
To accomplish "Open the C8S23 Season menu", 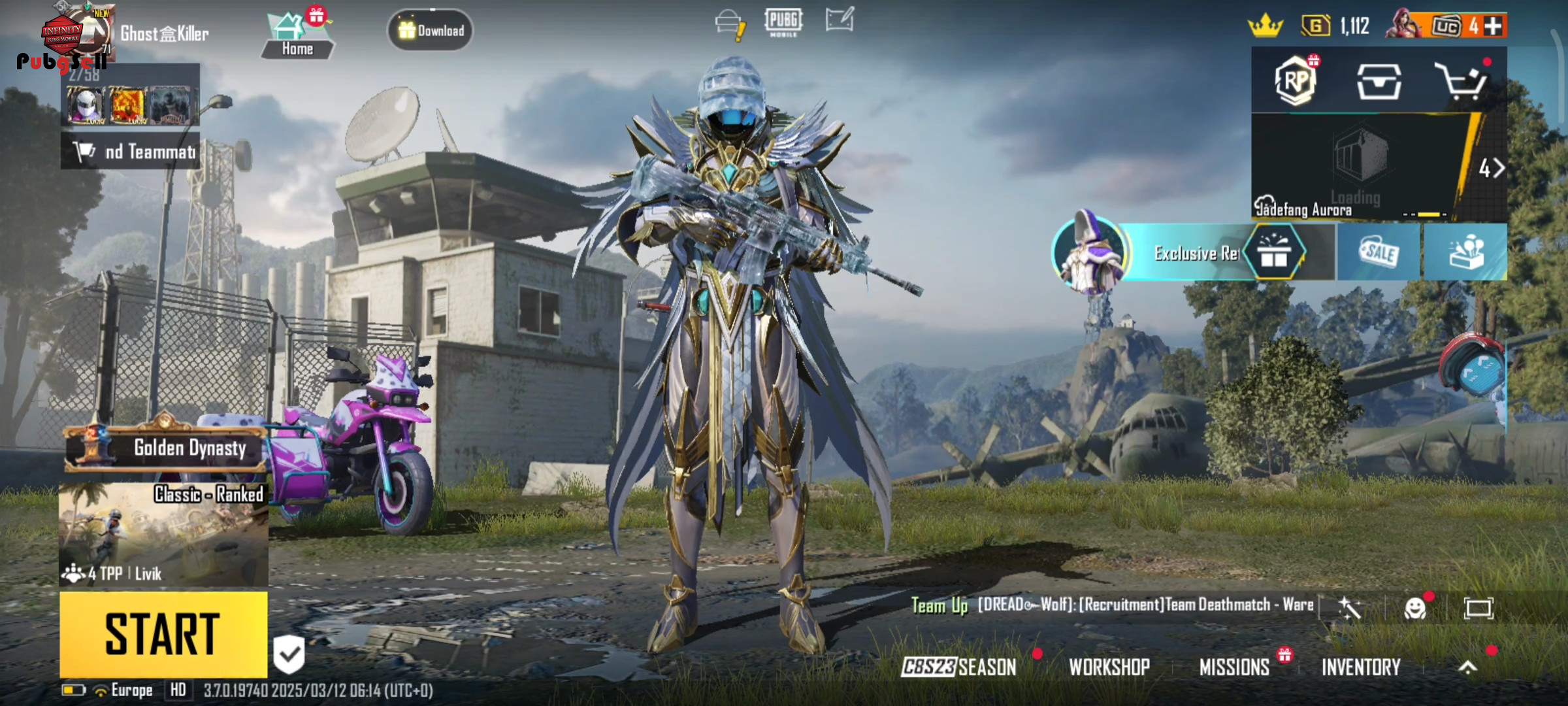I will (959, 667).
